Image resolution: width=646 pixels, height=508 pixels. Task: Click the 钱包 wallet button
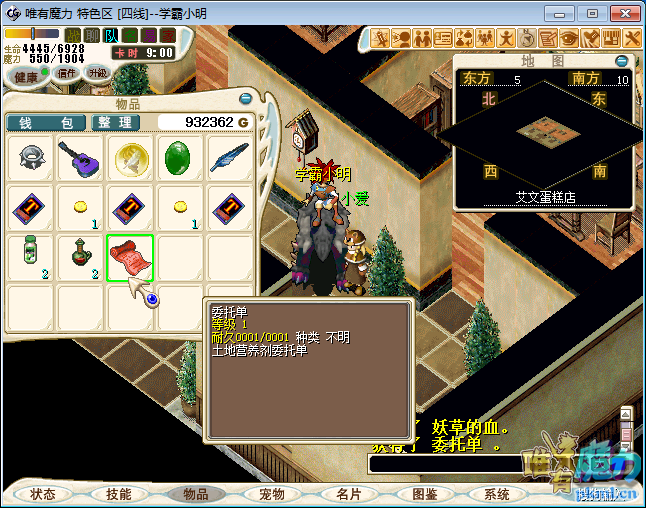(46, 122)
